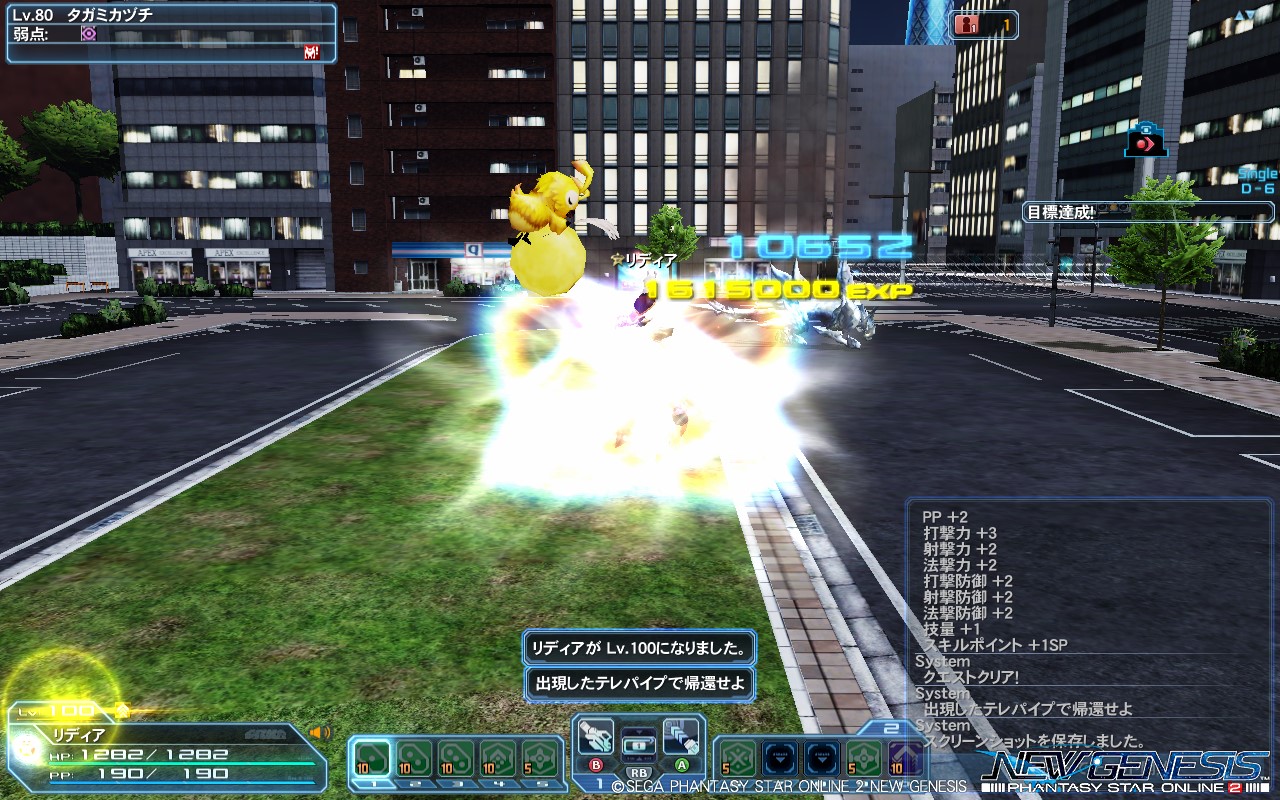Open the center weapon palette icon above RB
This screenshot has height=800, width=1280.
coord(639,746)
